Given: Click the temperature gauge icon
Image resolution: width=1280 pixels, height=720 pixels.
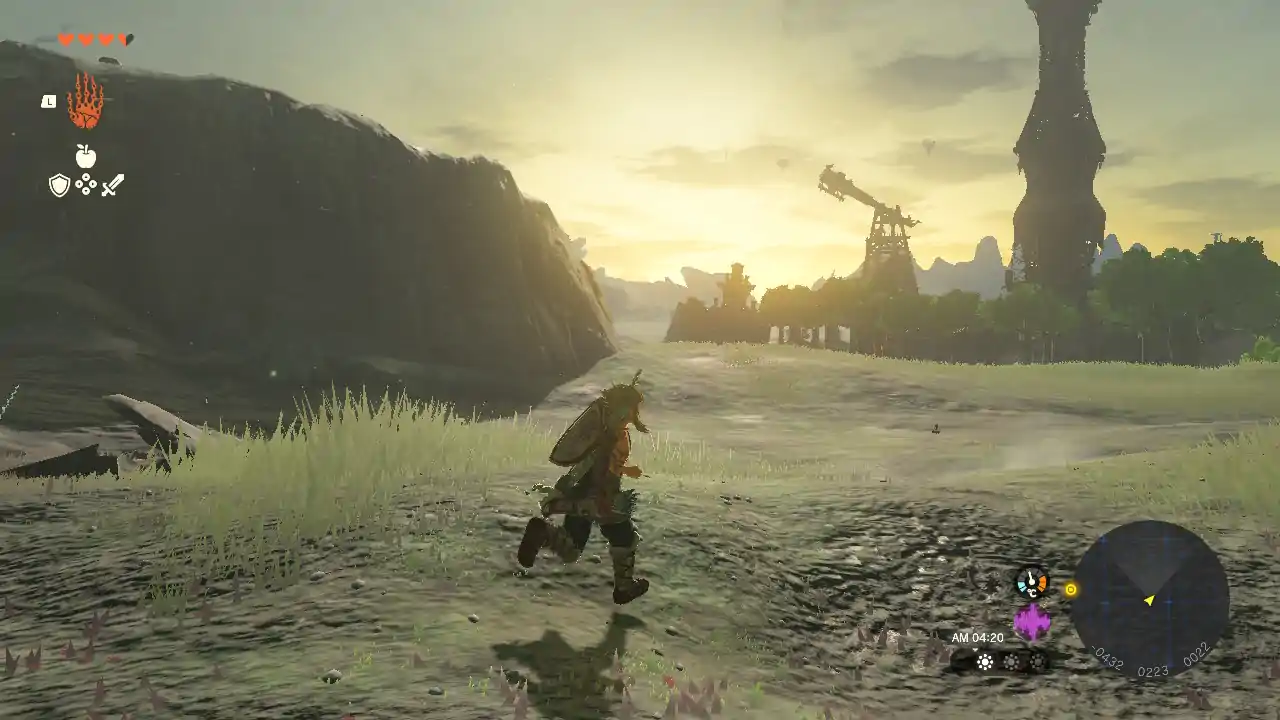Looking at the screenshot, I should point(1031,581).
